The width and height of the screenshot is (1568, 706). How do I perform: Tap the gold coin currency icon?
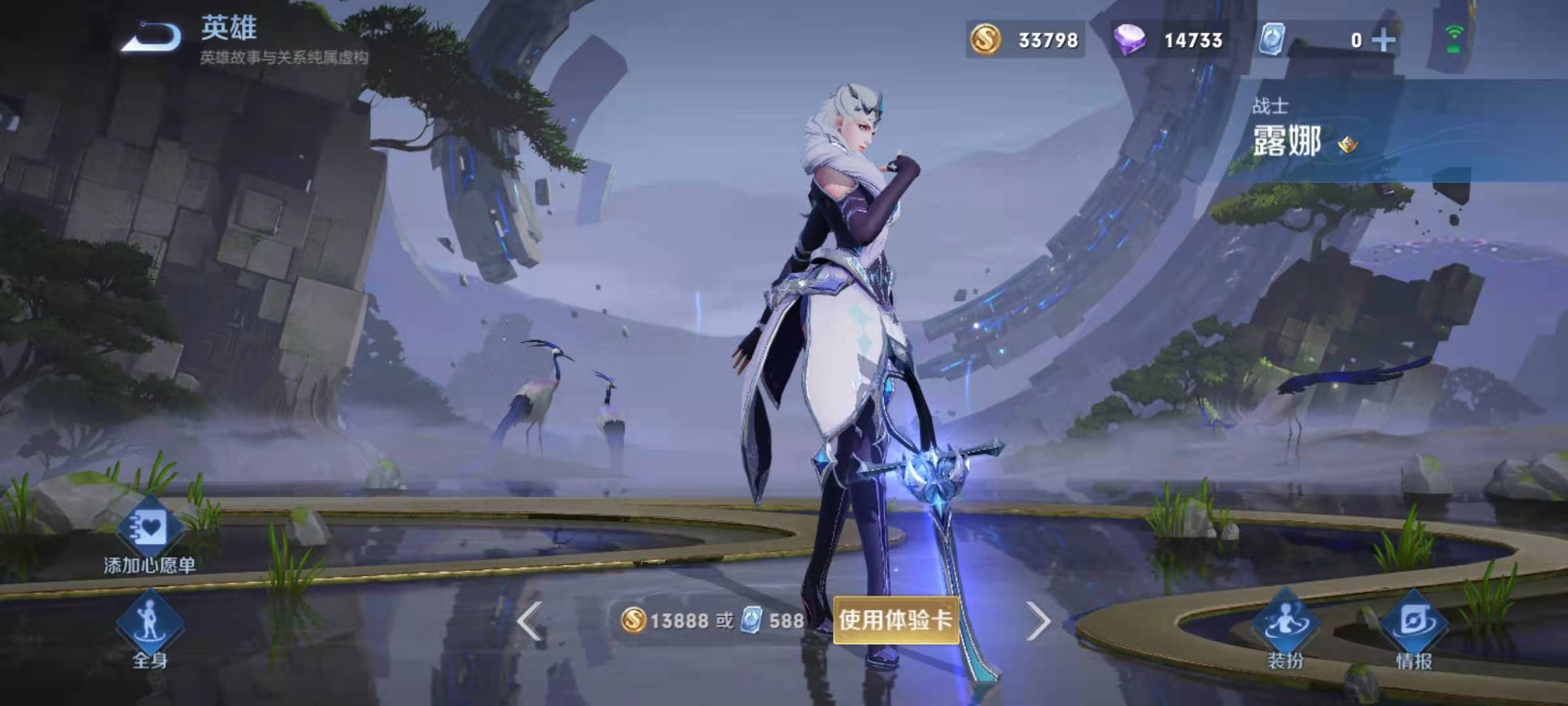(985, 41)
